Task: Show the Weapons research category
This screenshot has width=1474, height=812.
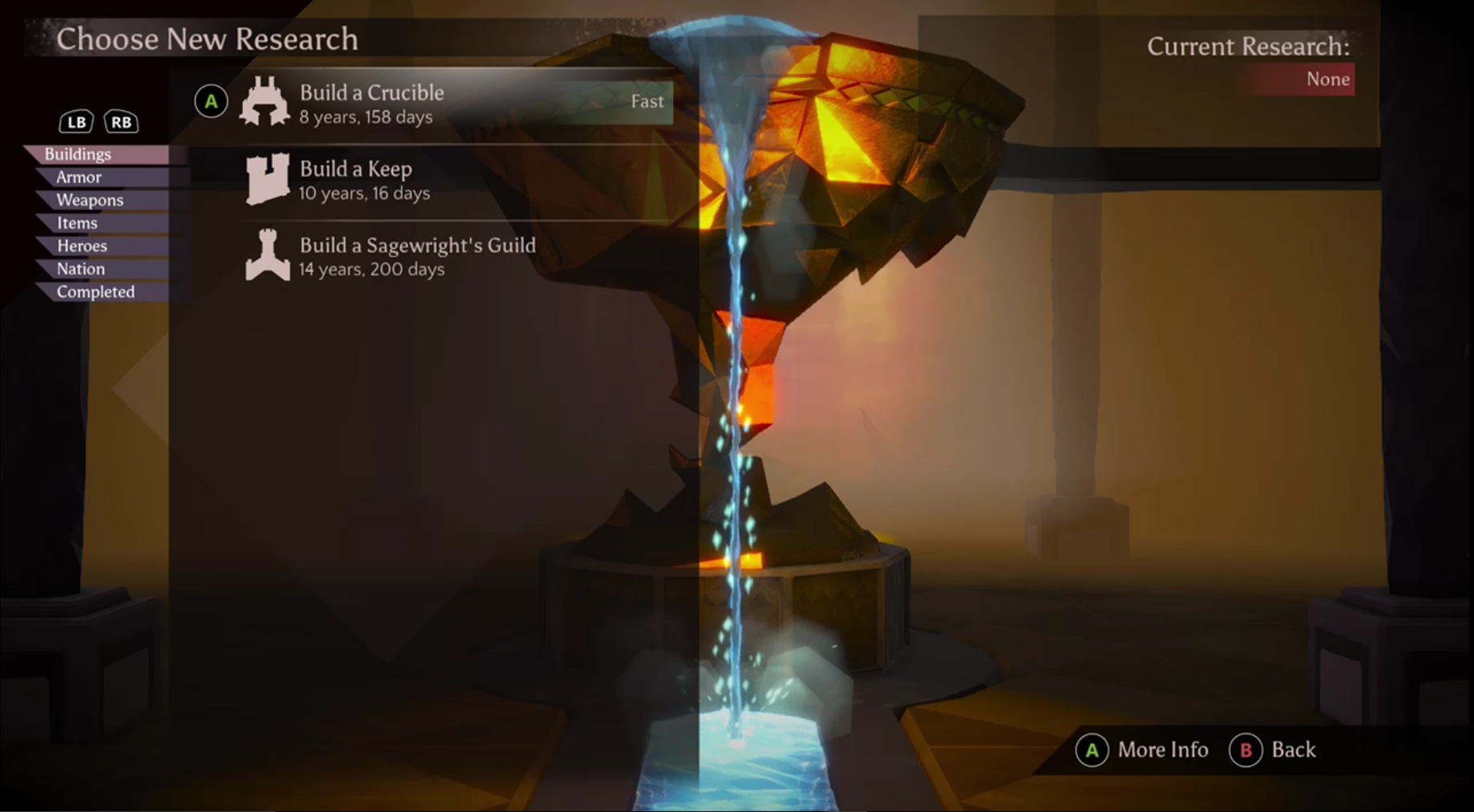Action: (89, 200)
